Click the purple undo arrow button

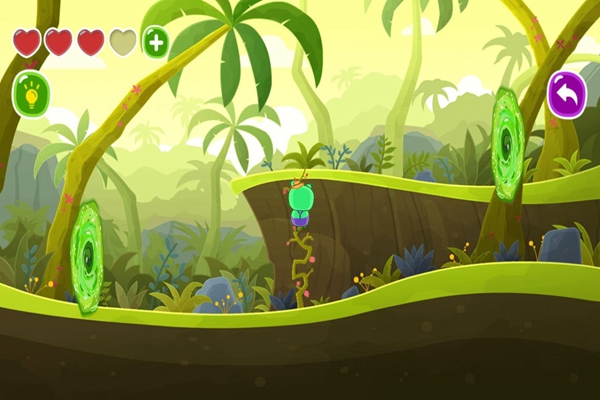[x=567, y=94]
